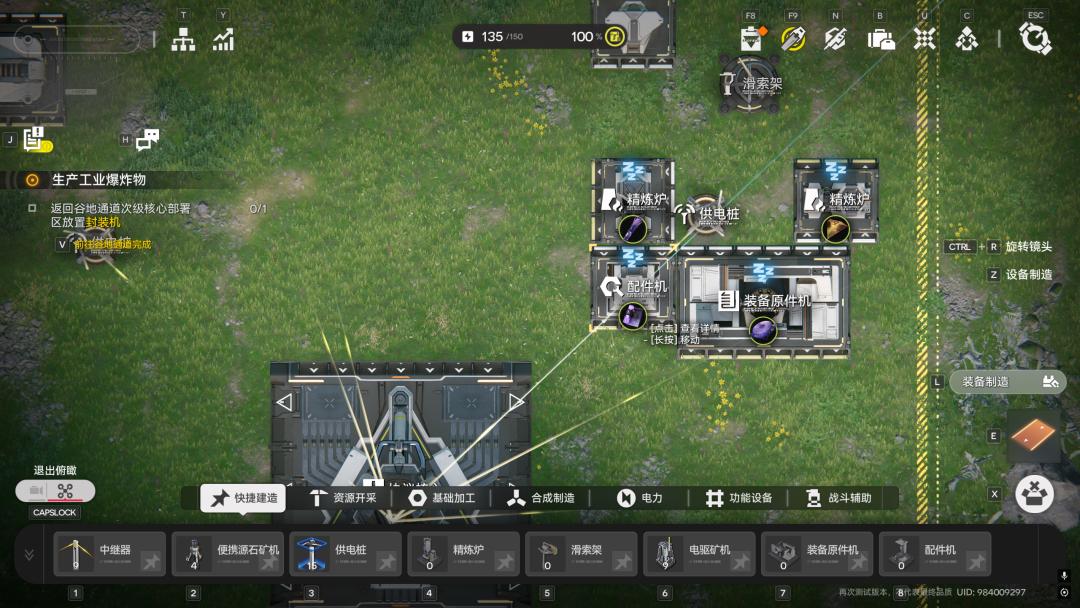
Task: Select the 滑索架 build slot
Action: pos(582,554)
